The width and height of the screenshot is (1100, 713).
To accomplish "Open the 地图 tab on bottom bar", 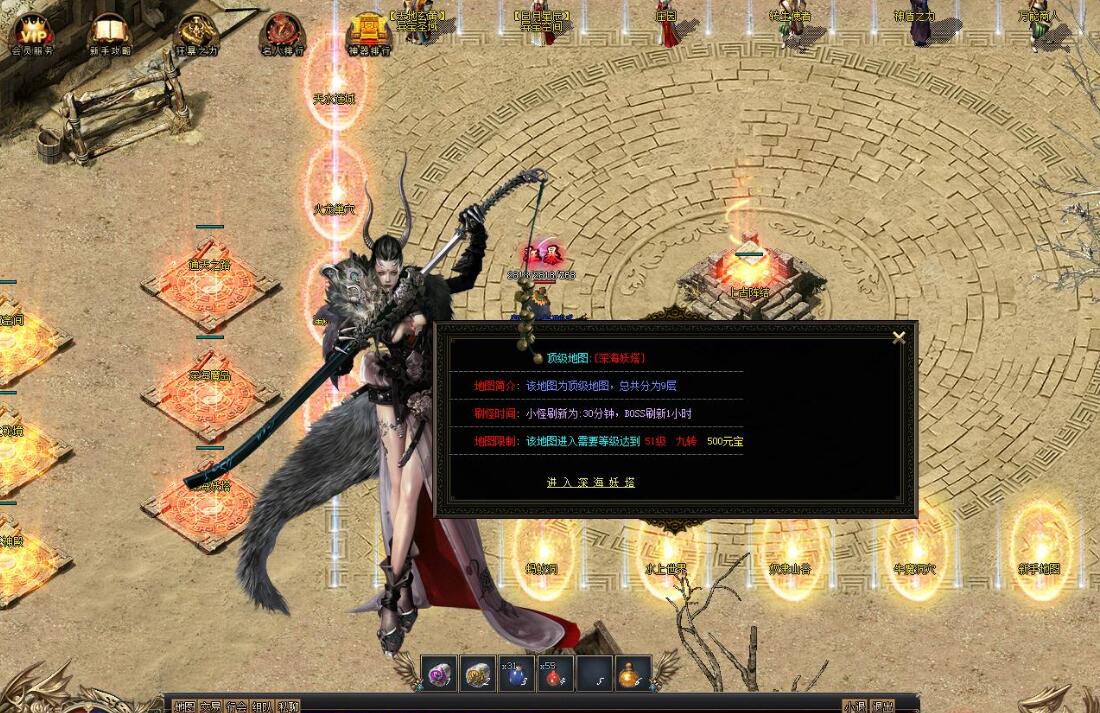I will click(x=184, y=706).
